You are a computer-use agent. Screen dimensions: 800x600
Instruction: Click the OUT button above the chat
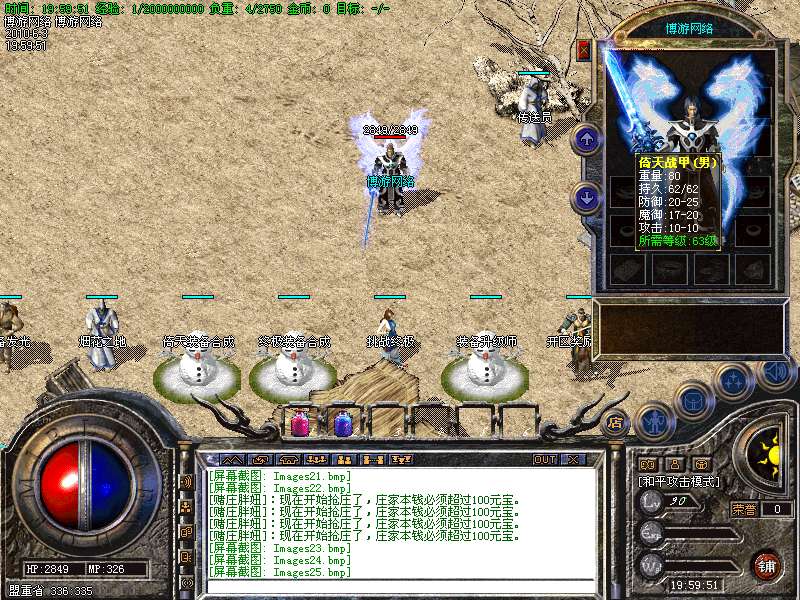[544, 460]
